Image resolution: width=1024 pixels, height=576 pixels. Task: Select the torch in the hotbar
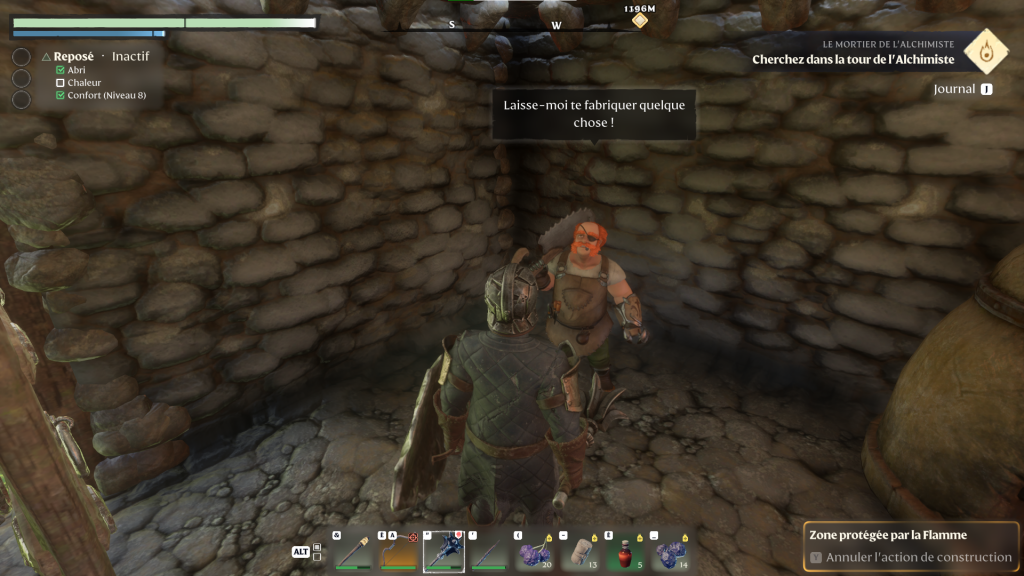coord(352,551)
